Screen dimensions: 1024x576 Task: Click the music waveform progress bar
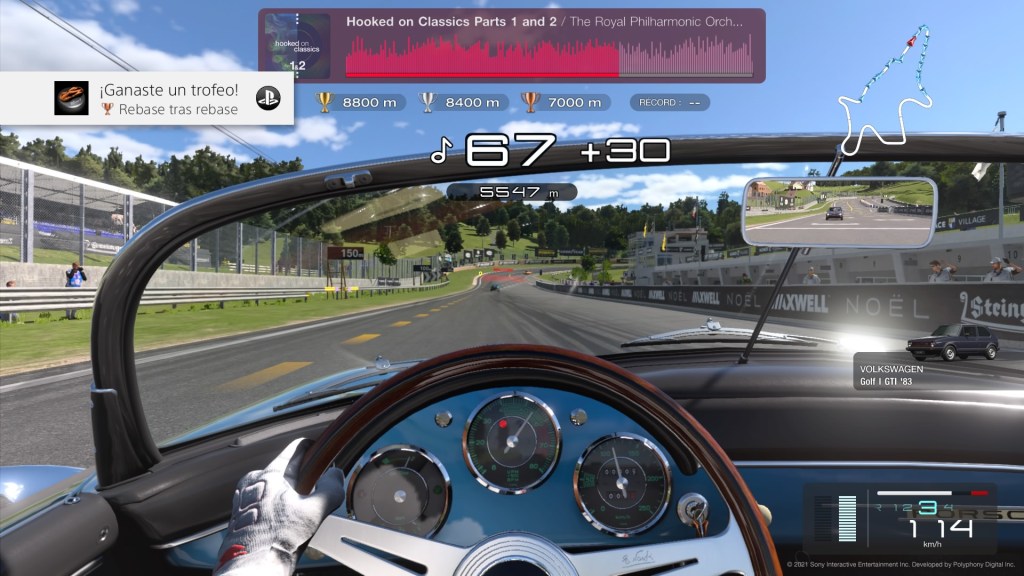[549, 58]
